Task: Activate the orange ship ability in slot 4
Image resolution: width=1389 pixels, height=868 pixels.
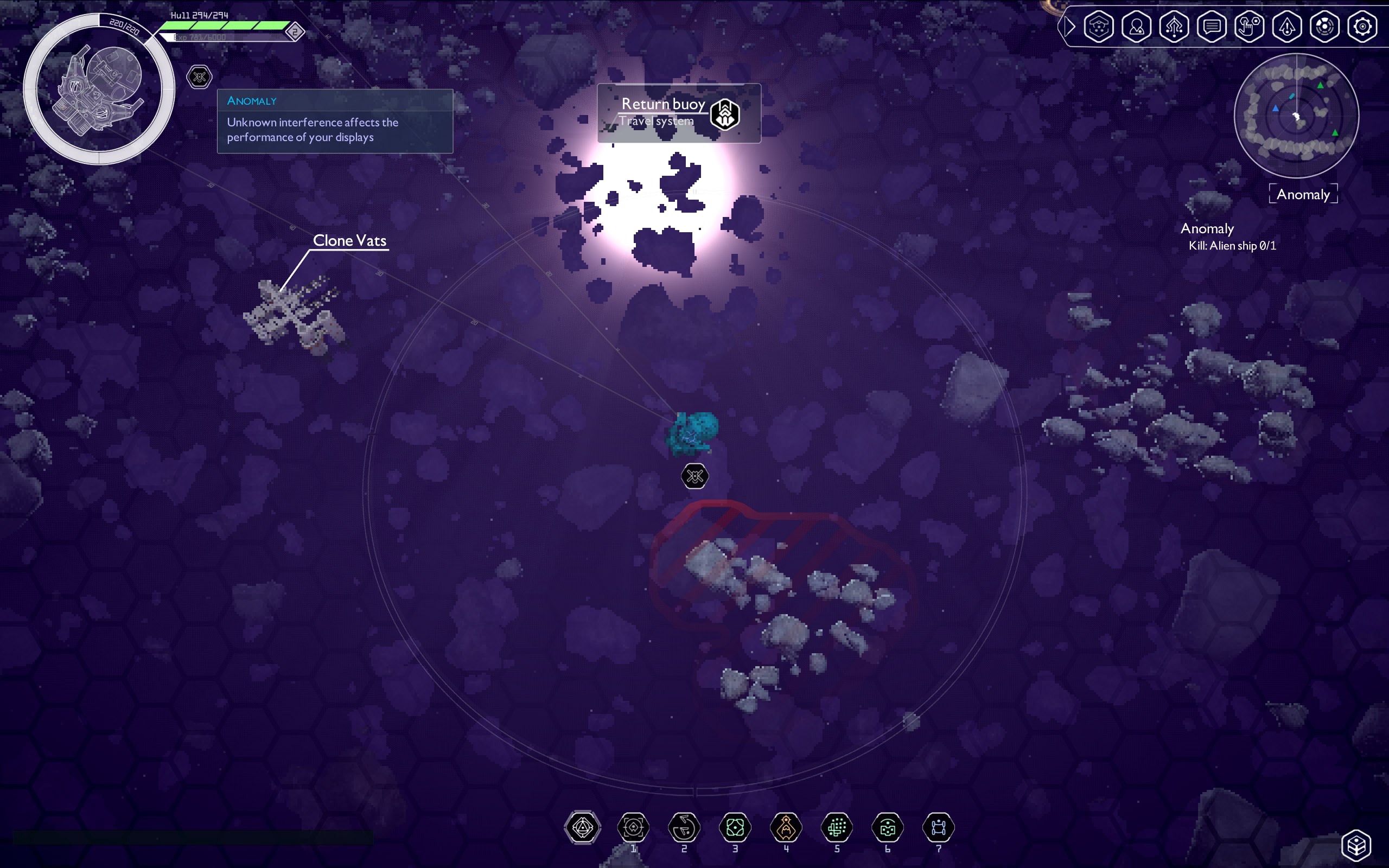Action: point(786,827)
